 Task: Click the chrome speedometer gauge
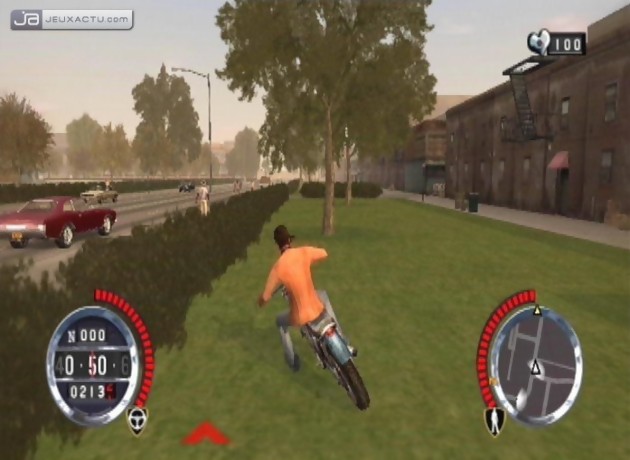93,364
